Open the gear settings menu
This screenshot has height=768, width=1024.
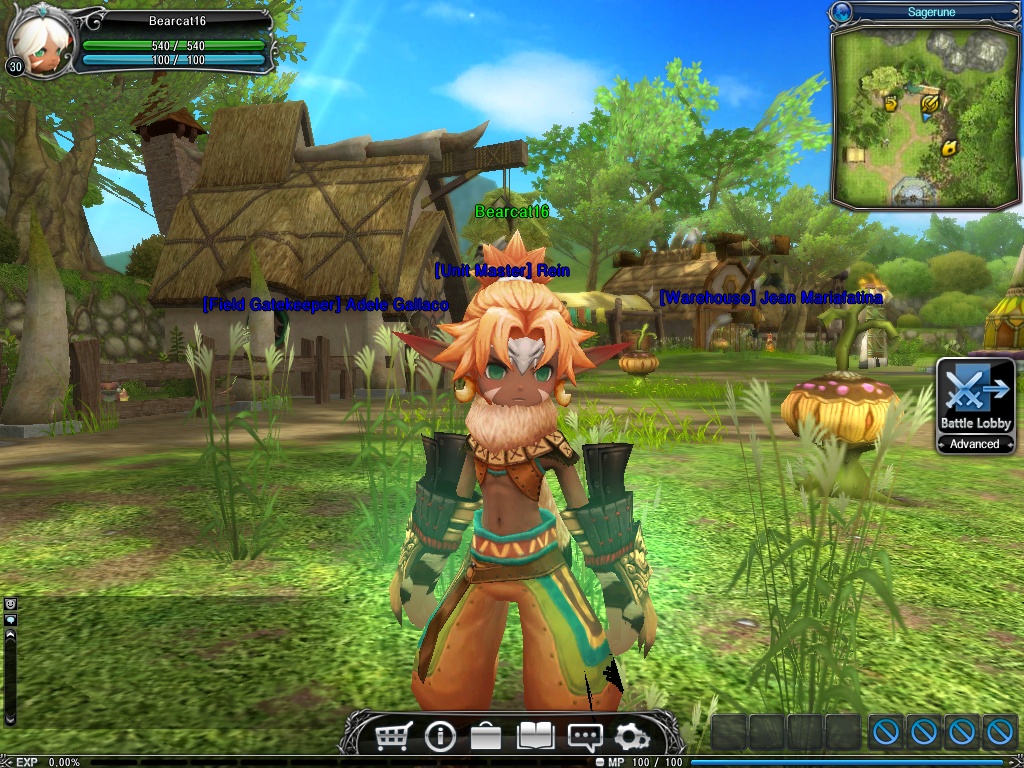coord(631,737)
